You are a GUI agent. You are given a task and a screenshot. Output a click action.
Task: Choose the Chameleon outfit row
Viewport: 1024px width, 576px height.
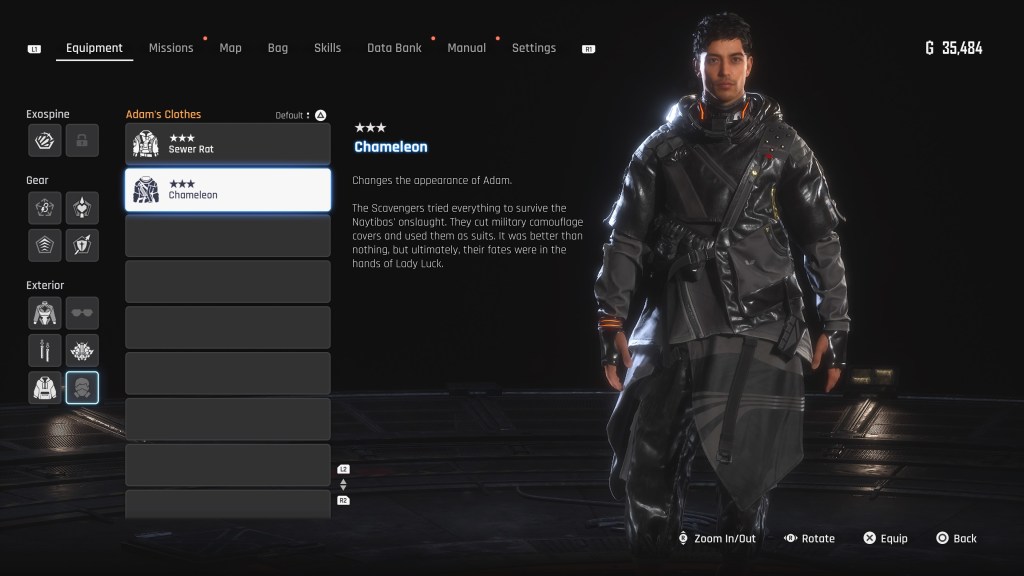(228, 190)
